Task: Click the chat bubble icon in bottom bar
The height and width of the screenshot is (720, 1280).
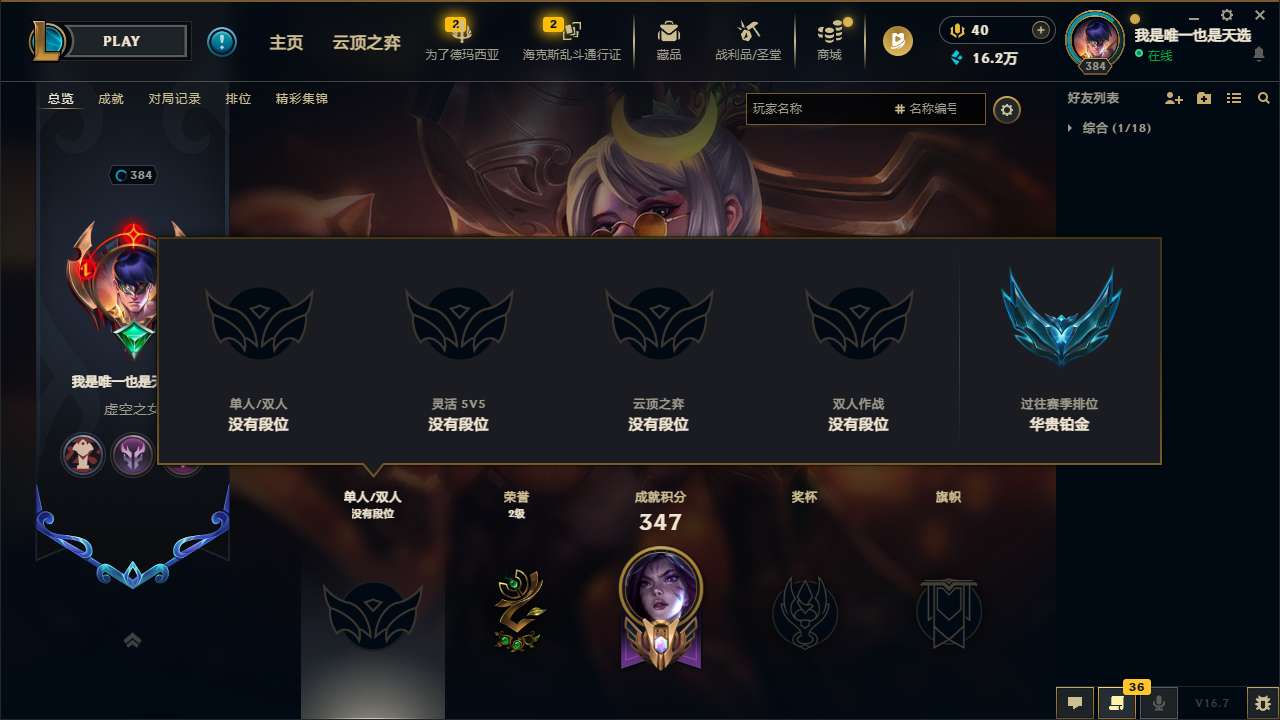Action: click(x=1074, y=703)
